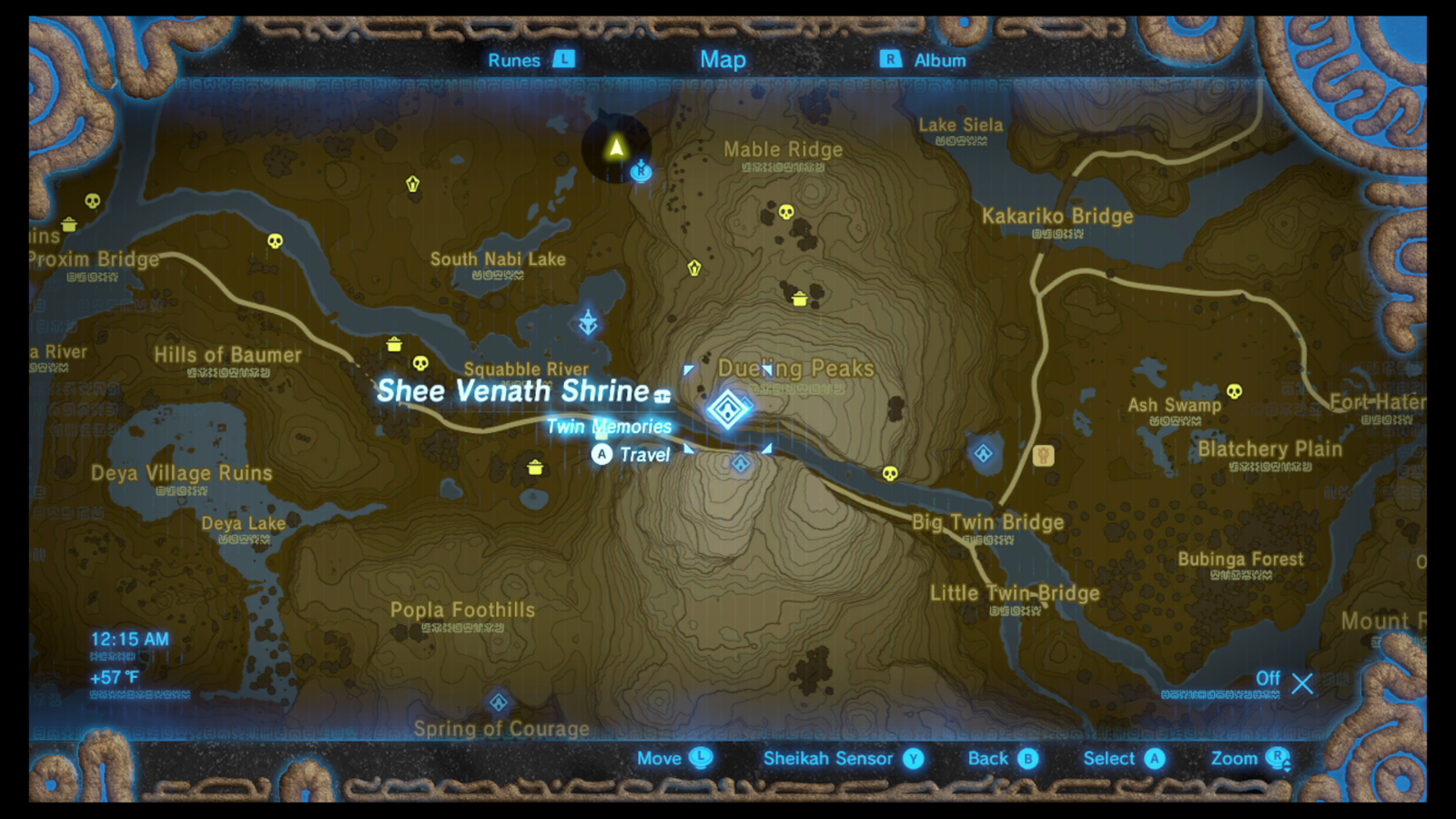
Task: Click the cooking pot icon in Hills of Baumer
Action: coord(393,346)
